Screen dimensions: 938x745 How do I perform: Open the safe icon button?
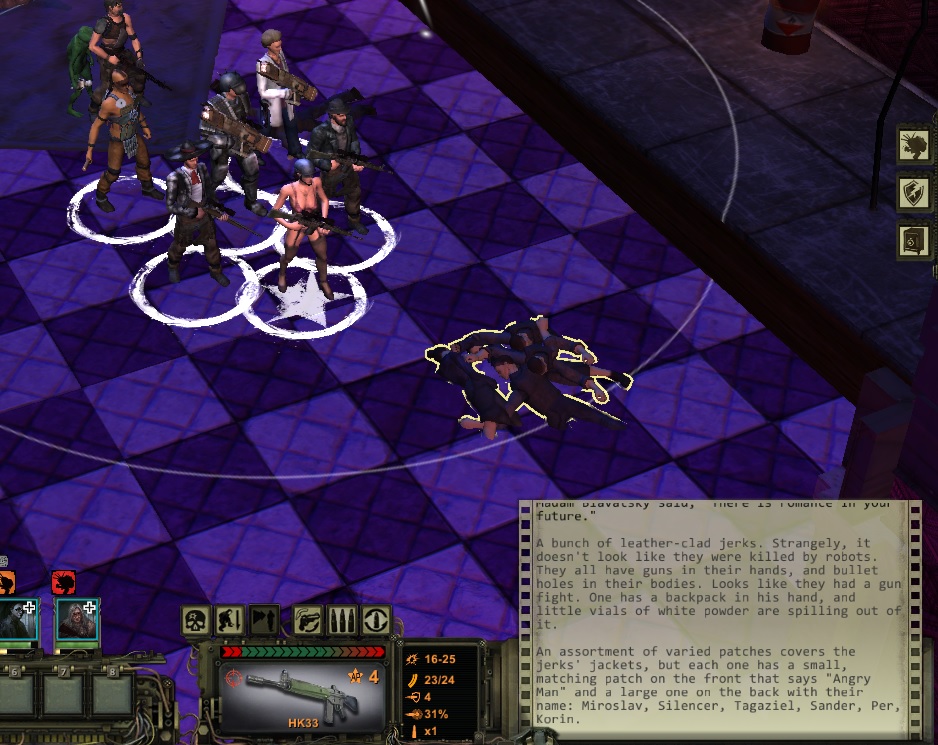point(914,241)
